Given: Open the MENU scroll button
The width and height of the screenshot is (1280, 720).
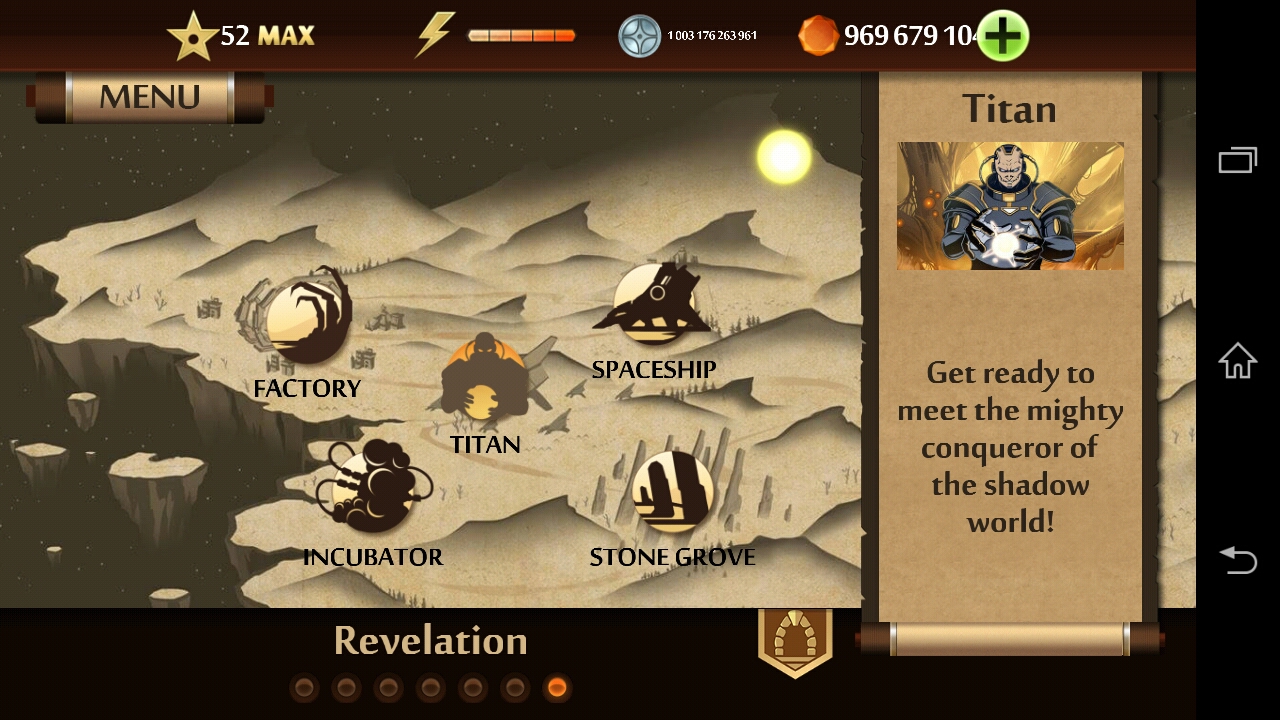Looking at the screenshot, I should coord(150,97).
